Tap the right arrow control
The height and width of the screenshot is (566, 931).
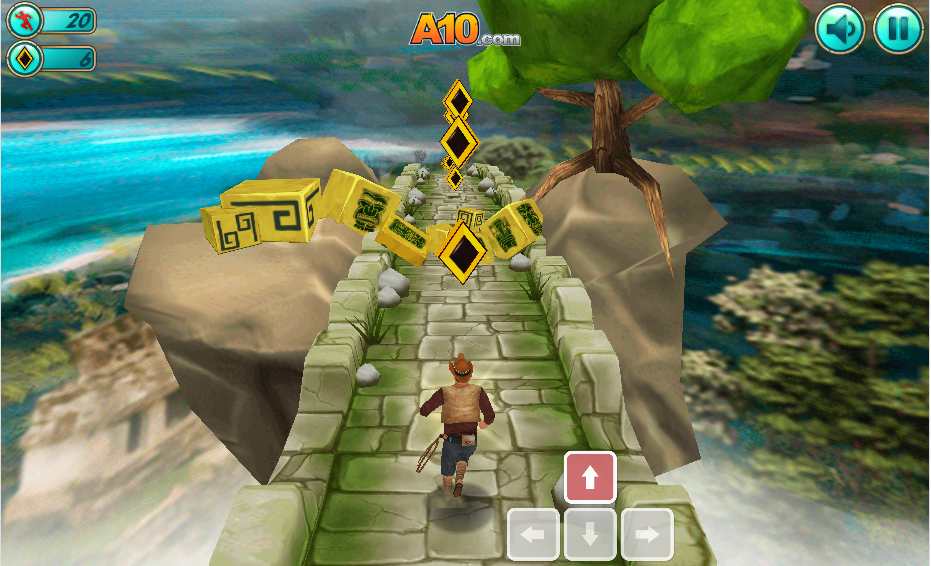647,535
